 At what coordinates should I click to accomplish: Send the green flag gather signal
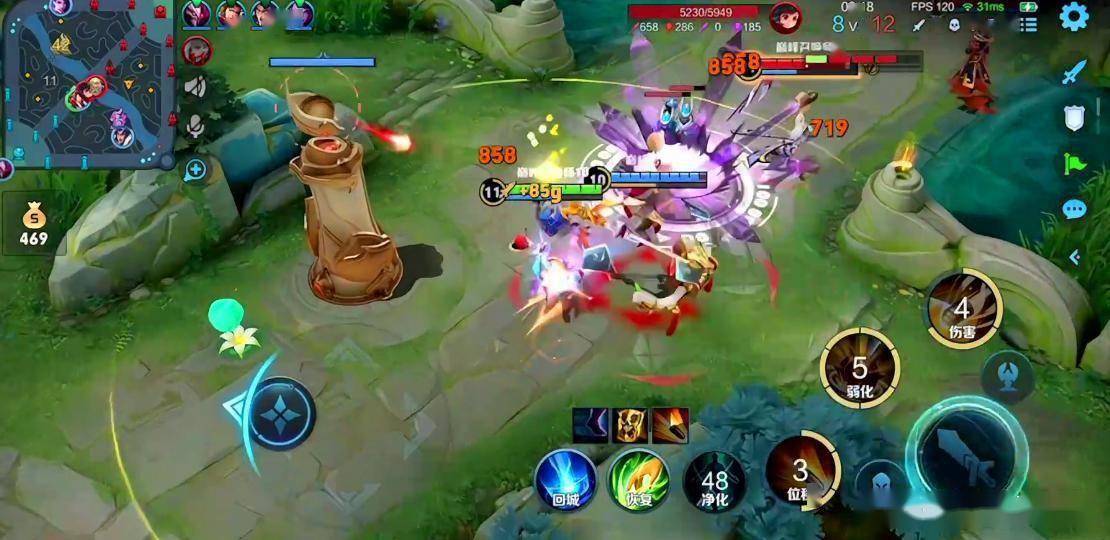(1074, 164)
